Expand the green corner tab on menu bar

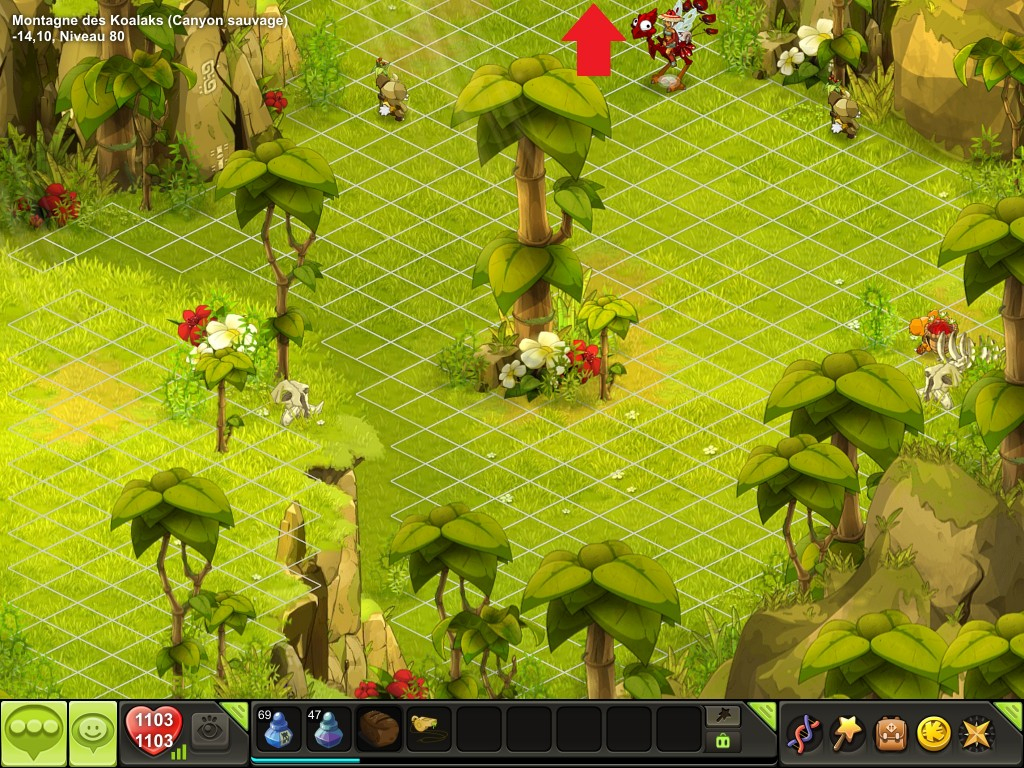pyautogui.click(x=1011, y=713)
